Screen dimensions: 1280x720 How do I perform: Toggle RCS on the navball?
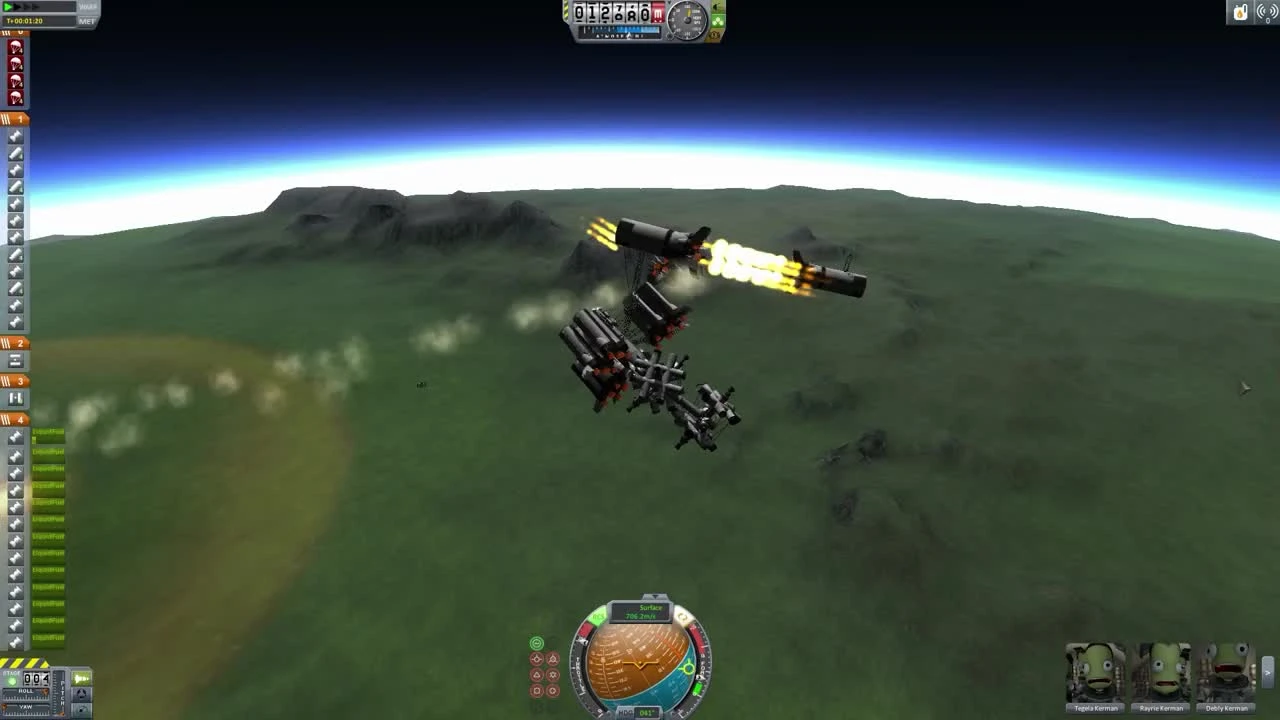(x=597, y=616)
